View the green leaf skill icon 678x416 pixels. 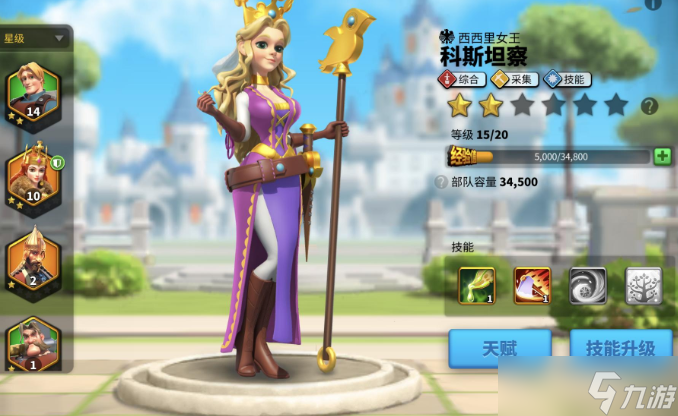pyautogui.click(x=477, y=286)
